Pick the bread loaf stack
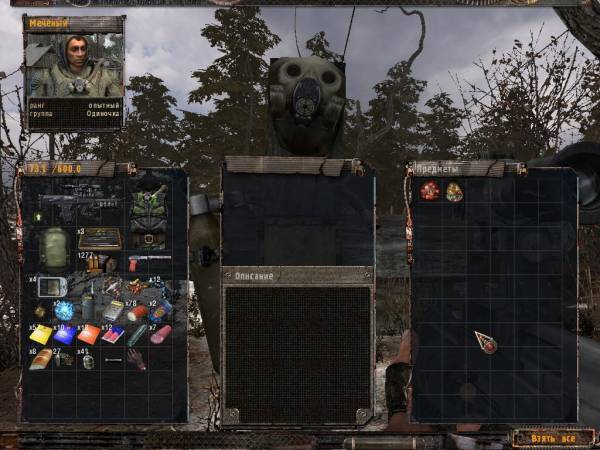600x450 pixels. click(x=40, y=359)
